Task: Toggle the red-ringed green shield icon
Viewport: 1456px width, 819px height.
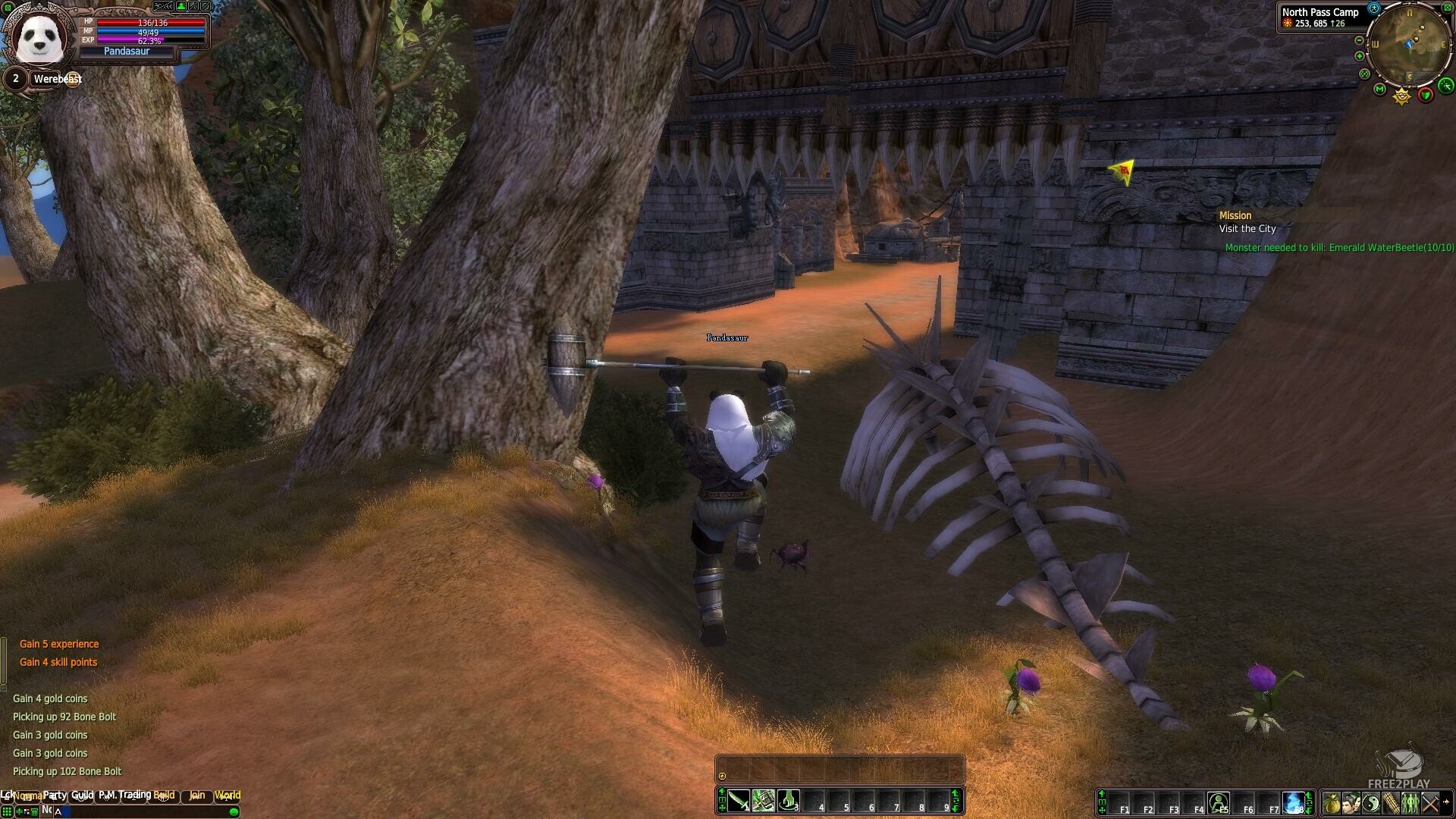Action: (x=1426, y=95)
